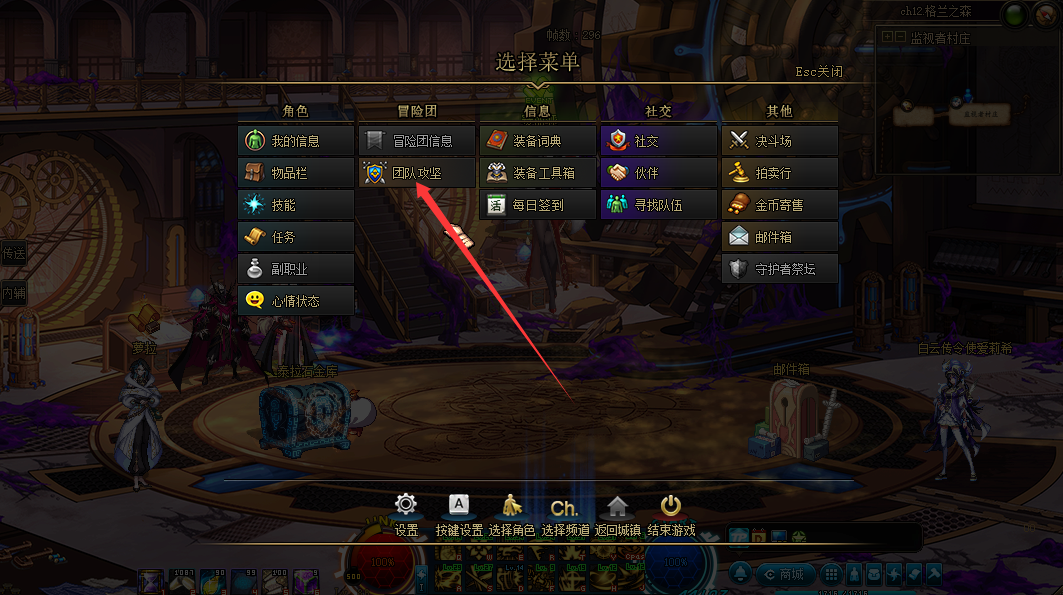Select the 团队攻坚 raid entry

(x=417, y=173)
